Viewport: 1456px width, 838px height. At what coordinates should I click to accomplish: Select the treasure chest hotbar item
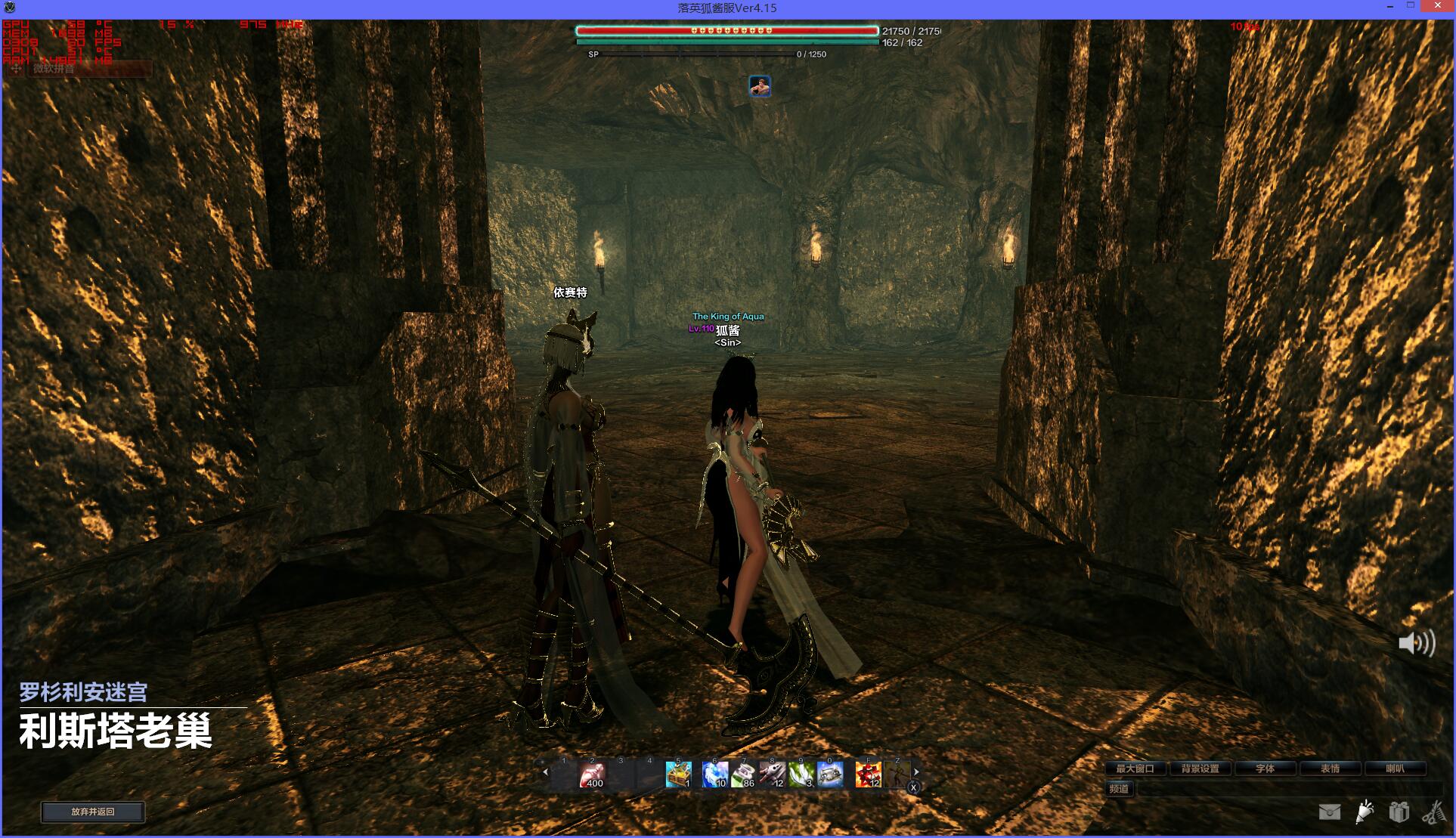678,775
